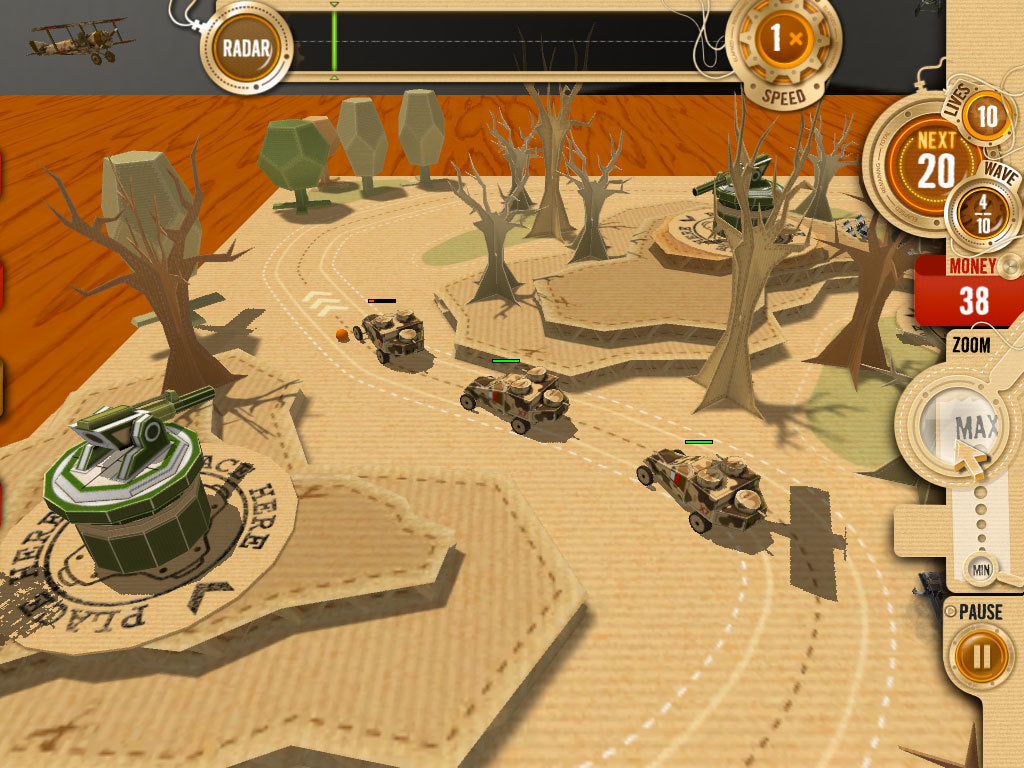Set zoom to MAX
Viewport: 1024px width, 768px height.
[x=975, y=427]
